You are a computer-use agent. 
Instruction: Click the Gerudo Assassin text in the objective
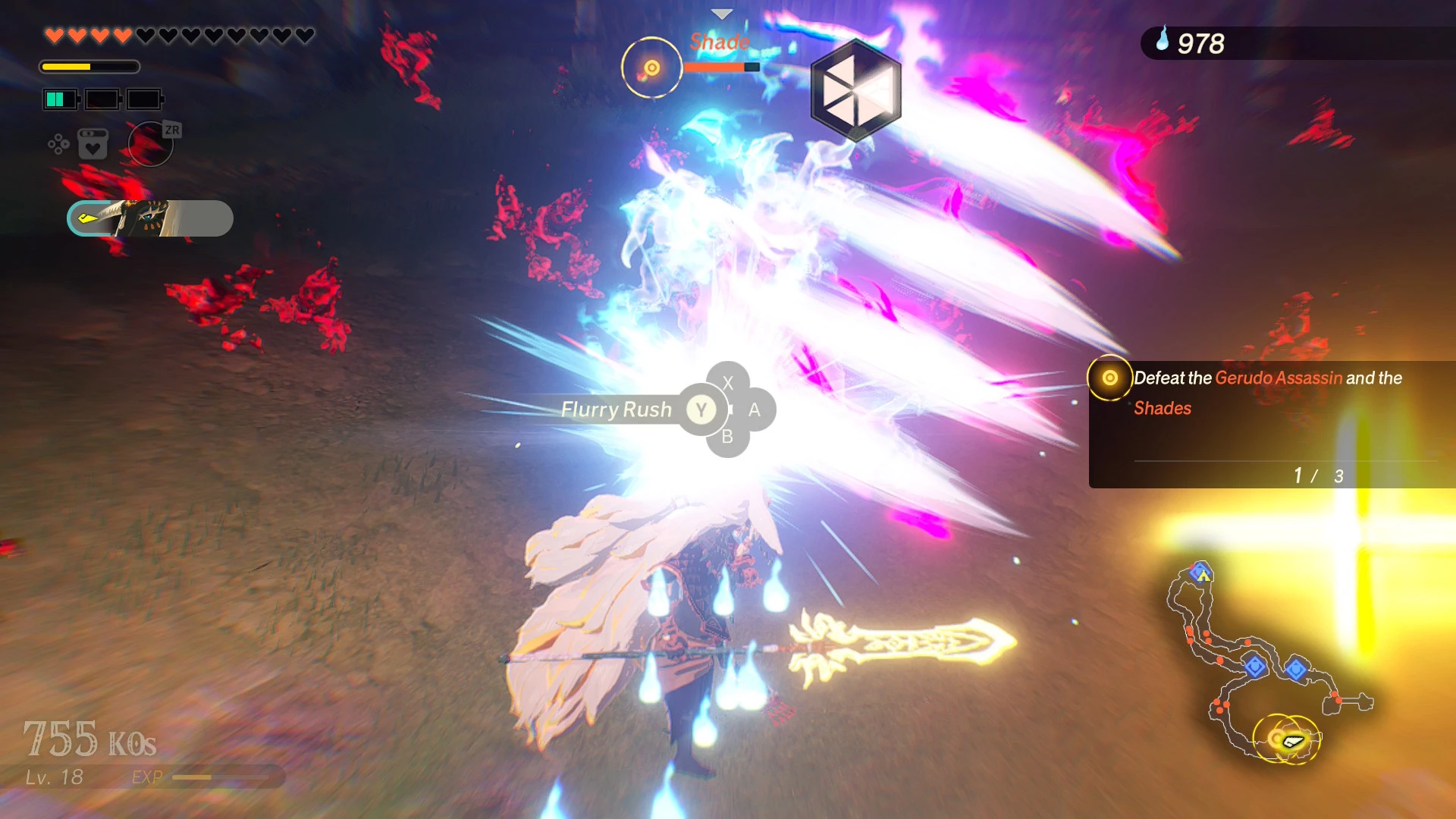[x=1277, y=378]
